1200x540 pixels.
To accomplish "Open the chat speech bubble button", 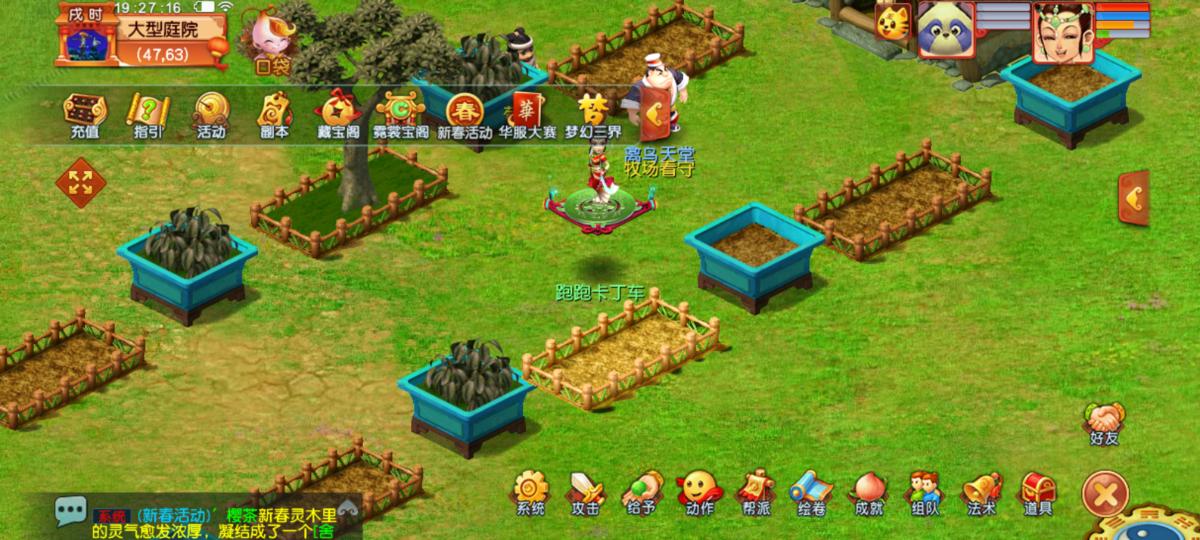I will coord(70,511).
